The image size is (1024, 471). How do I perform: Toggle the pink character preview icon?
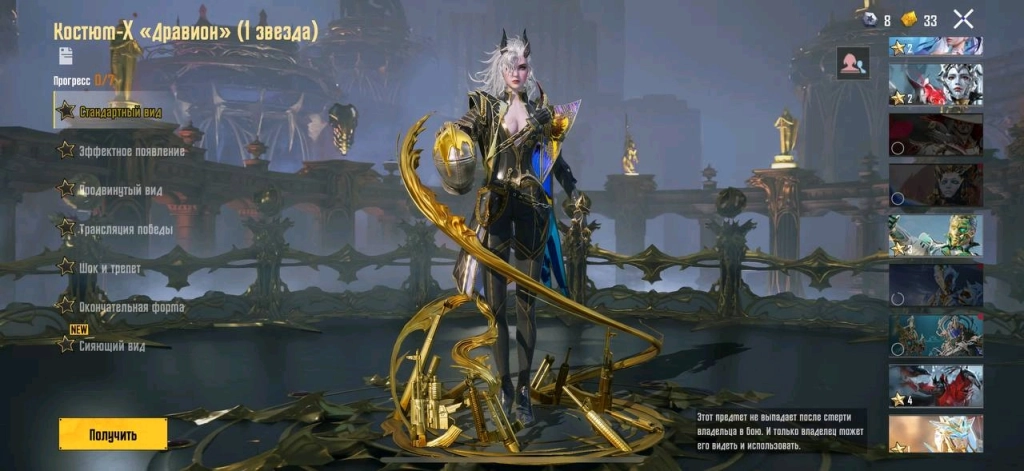[853, 63]
